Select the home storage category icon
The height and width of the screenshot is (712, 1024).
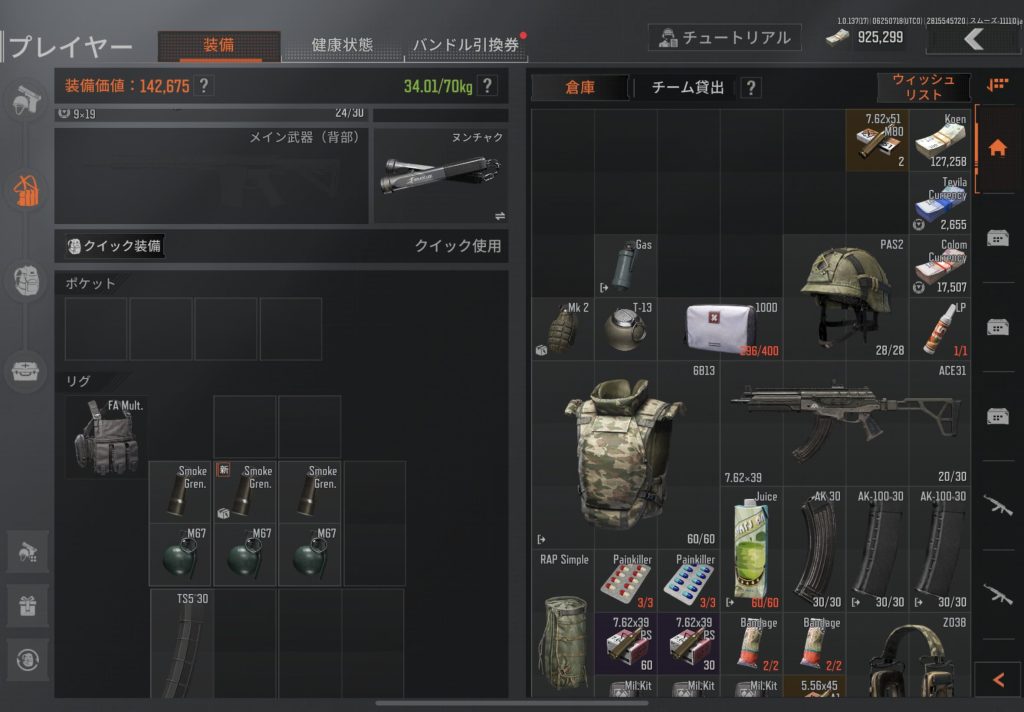[997, 148]
